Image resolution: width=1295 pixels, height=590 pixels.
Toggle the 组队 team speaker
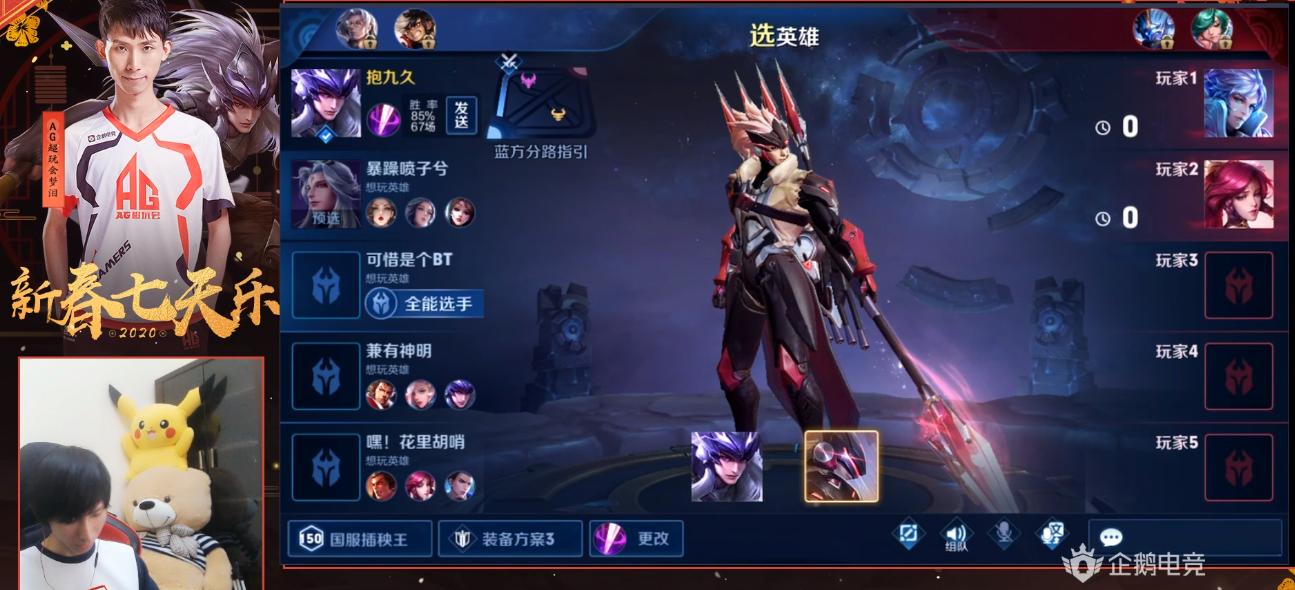click(x=957, y=536)
